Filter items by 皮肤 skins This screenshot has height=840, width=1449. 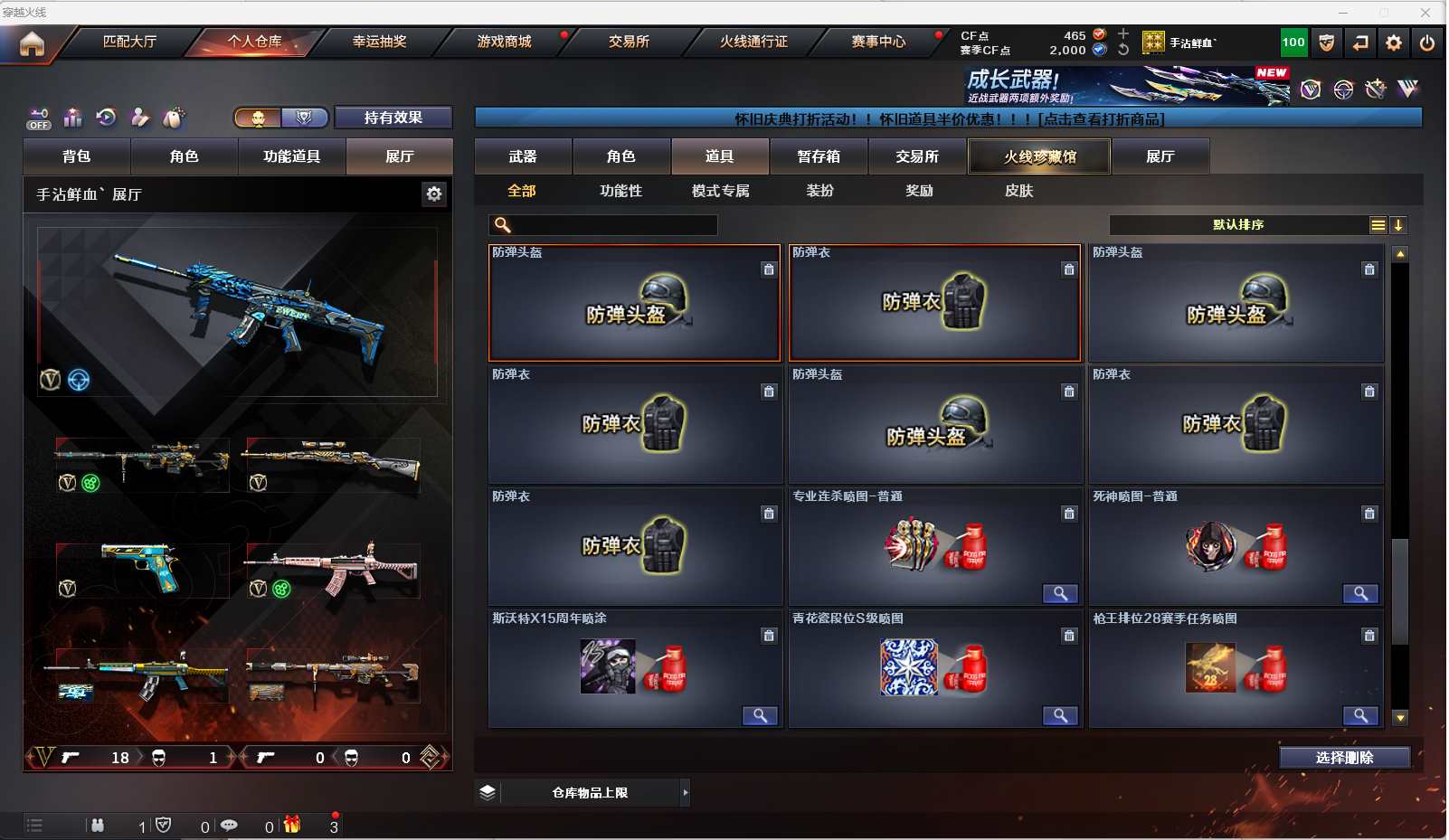(x=1018, y=191)
